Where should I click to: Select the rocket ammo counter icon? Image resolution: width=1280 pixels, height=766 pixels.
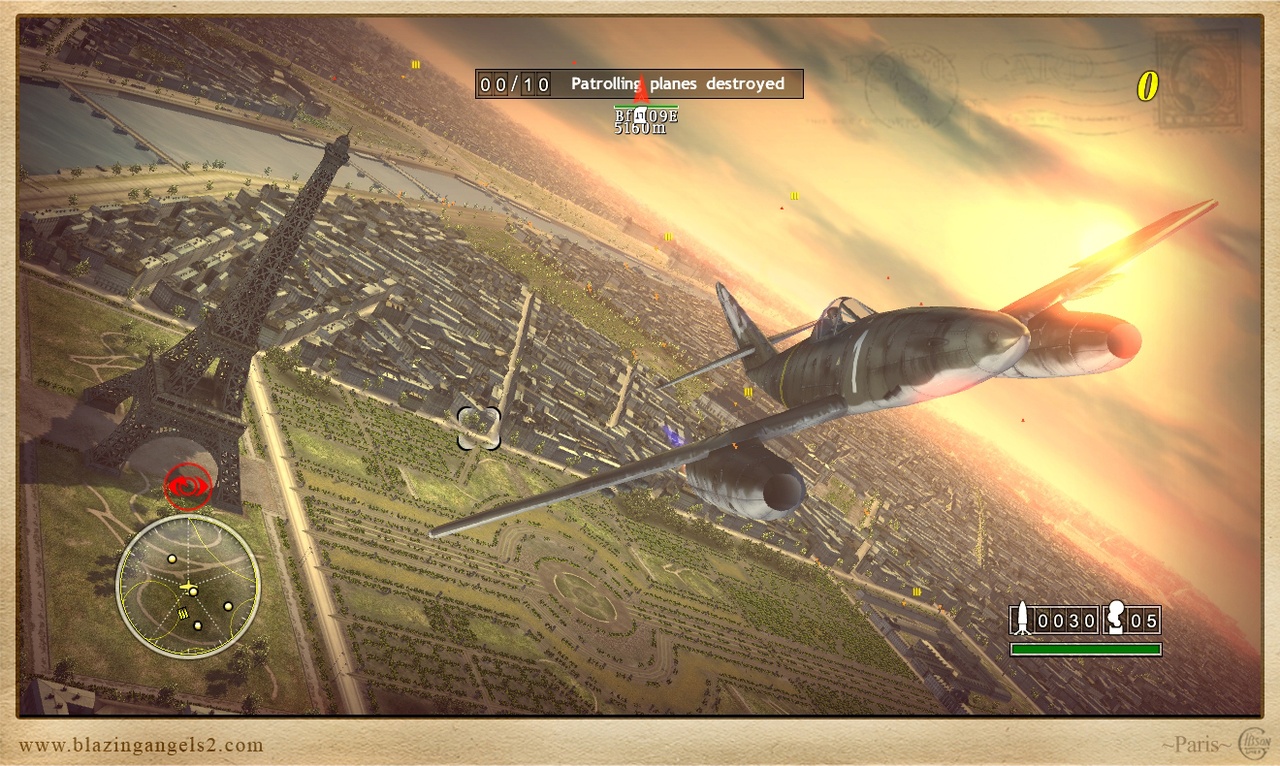tap(1022, 617)
